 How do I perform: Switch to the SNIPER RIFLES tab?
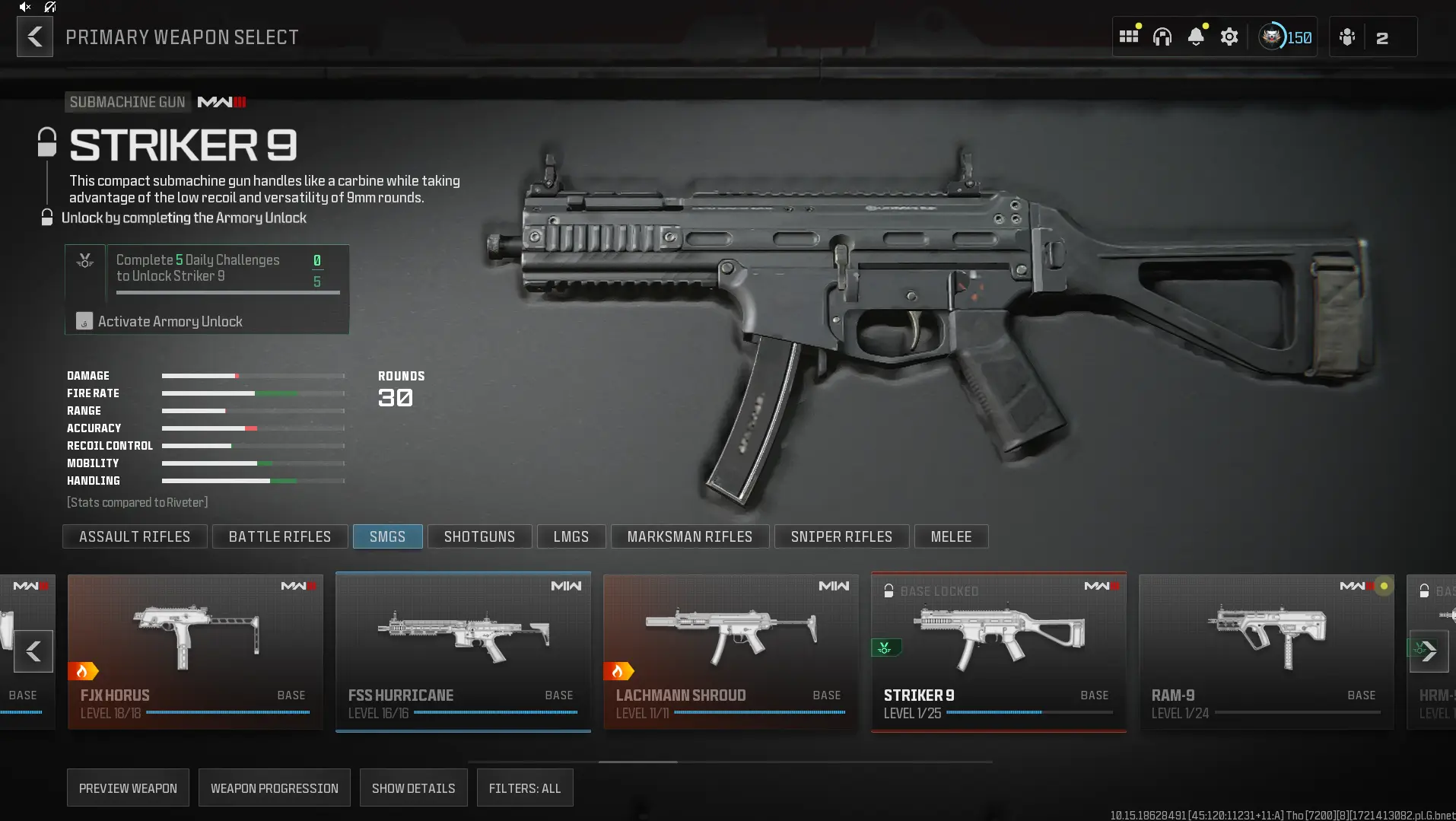point(841,536)
